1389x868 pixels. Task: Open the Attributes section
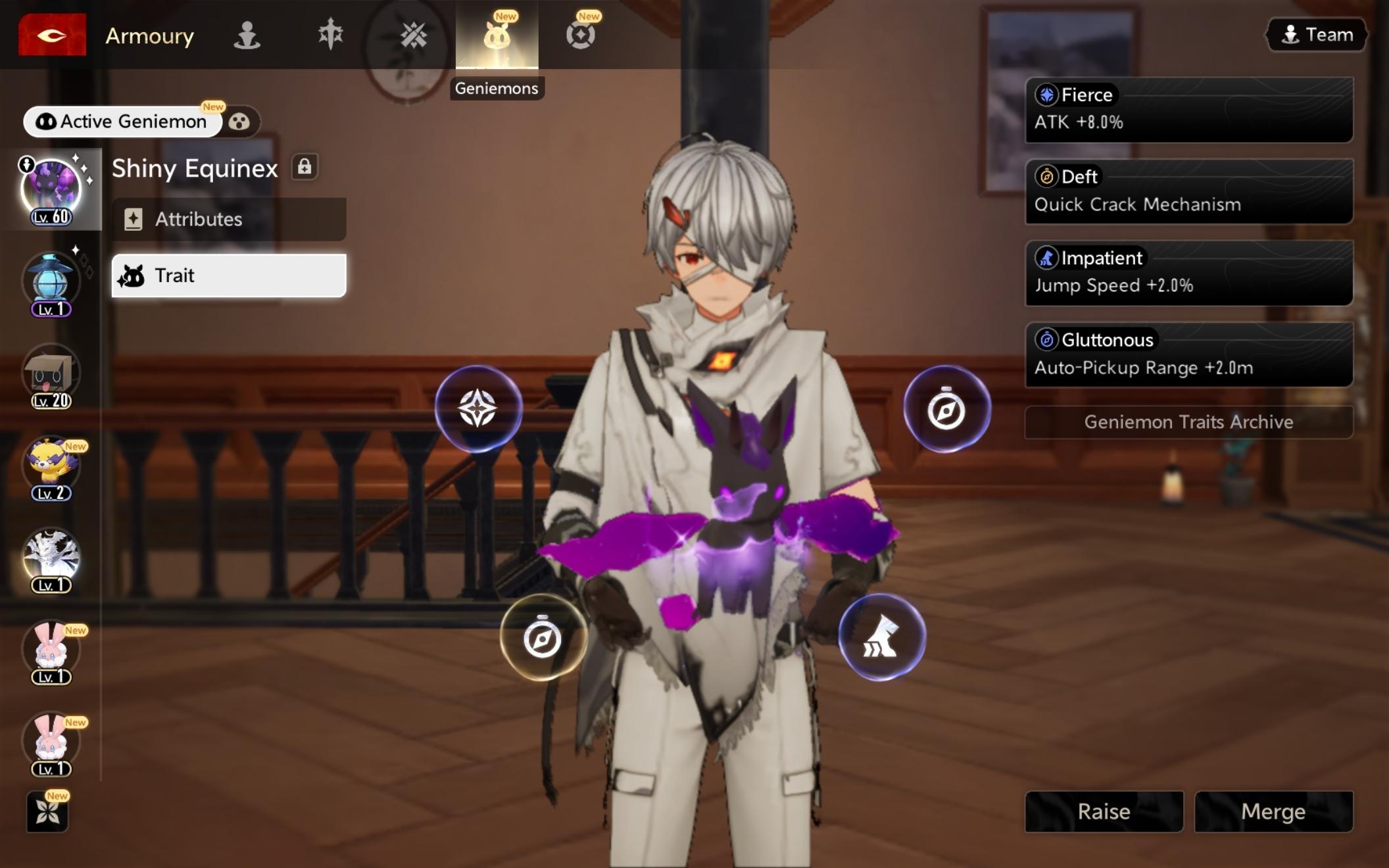(228, 219)
